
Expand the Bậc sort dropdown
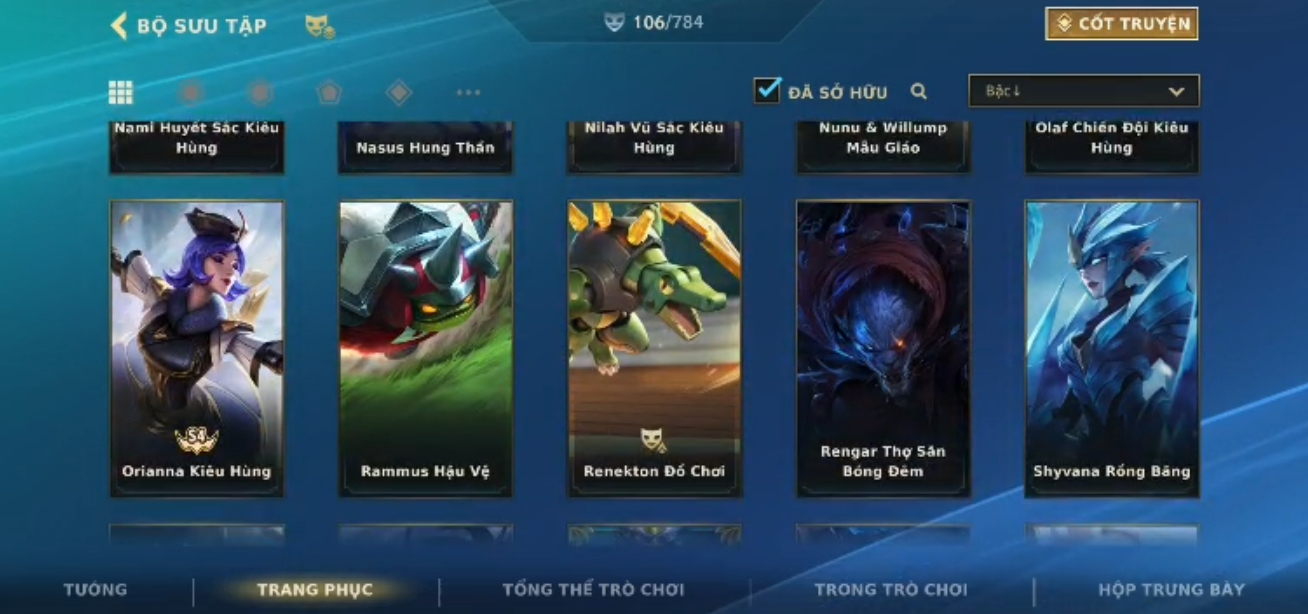1083,91
